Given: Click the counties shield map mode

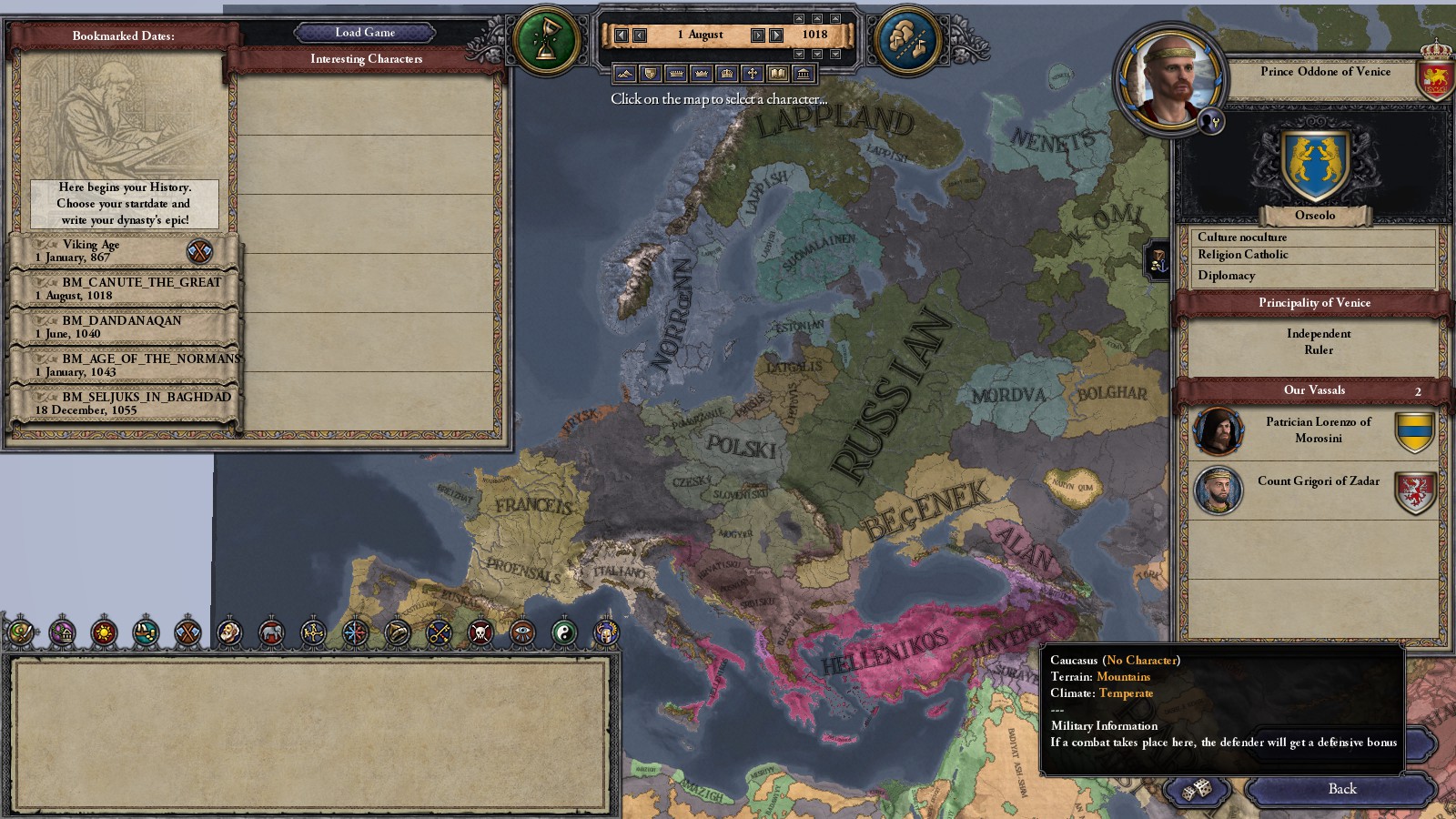Looking at the screenshot, I should coord(649,72).
